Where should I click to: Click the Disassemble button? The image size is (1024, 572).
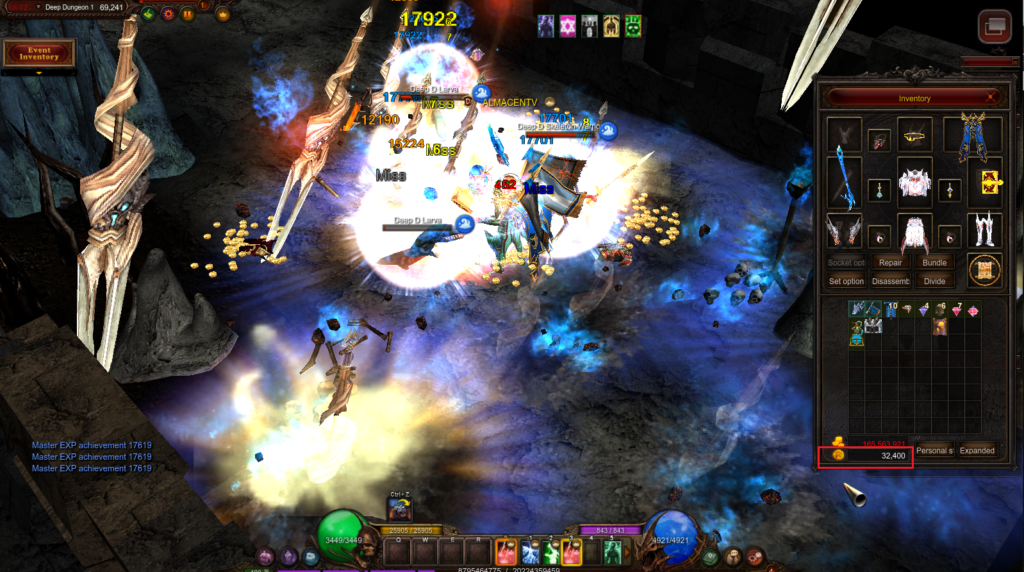[890, 281]
